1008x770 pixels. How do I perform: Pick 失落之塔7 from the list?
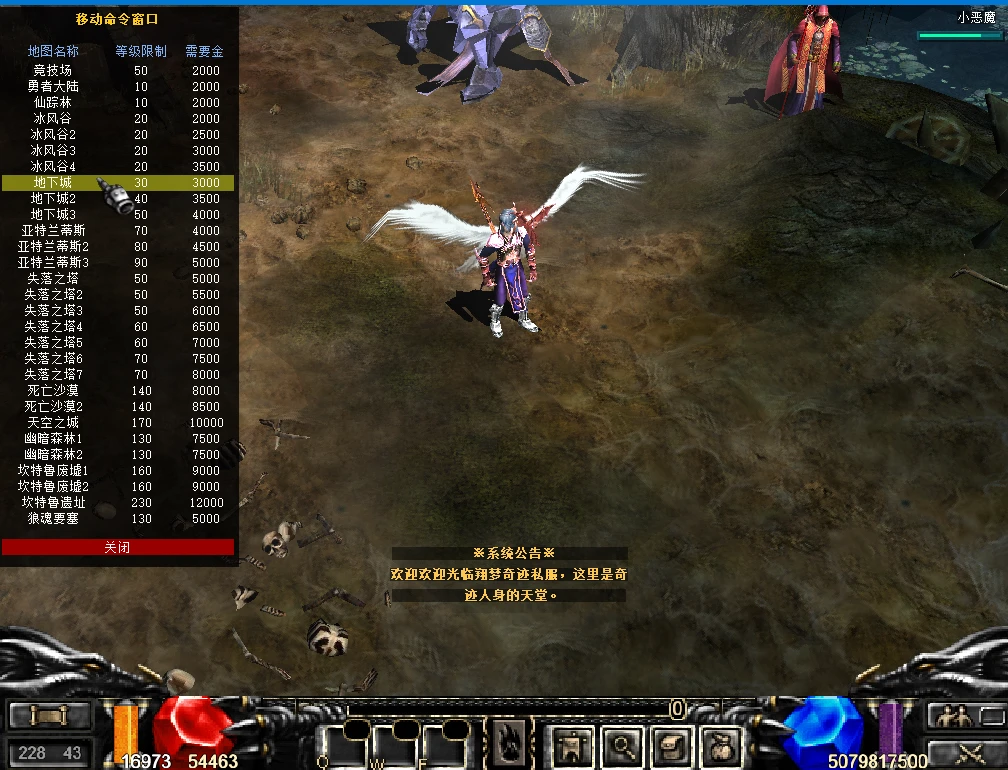(53, 375)
